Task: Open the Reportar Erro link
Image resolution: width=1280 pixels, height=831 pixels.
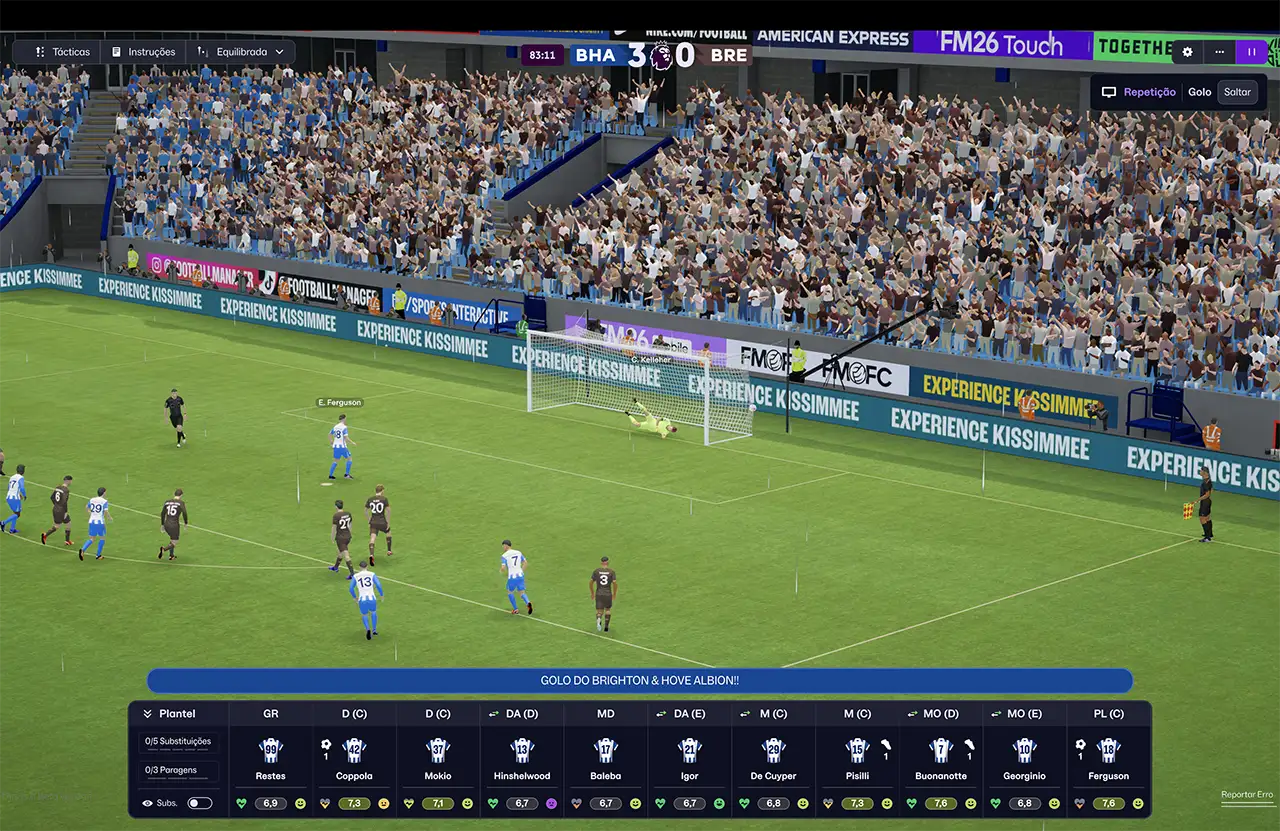Action: 1246,795
